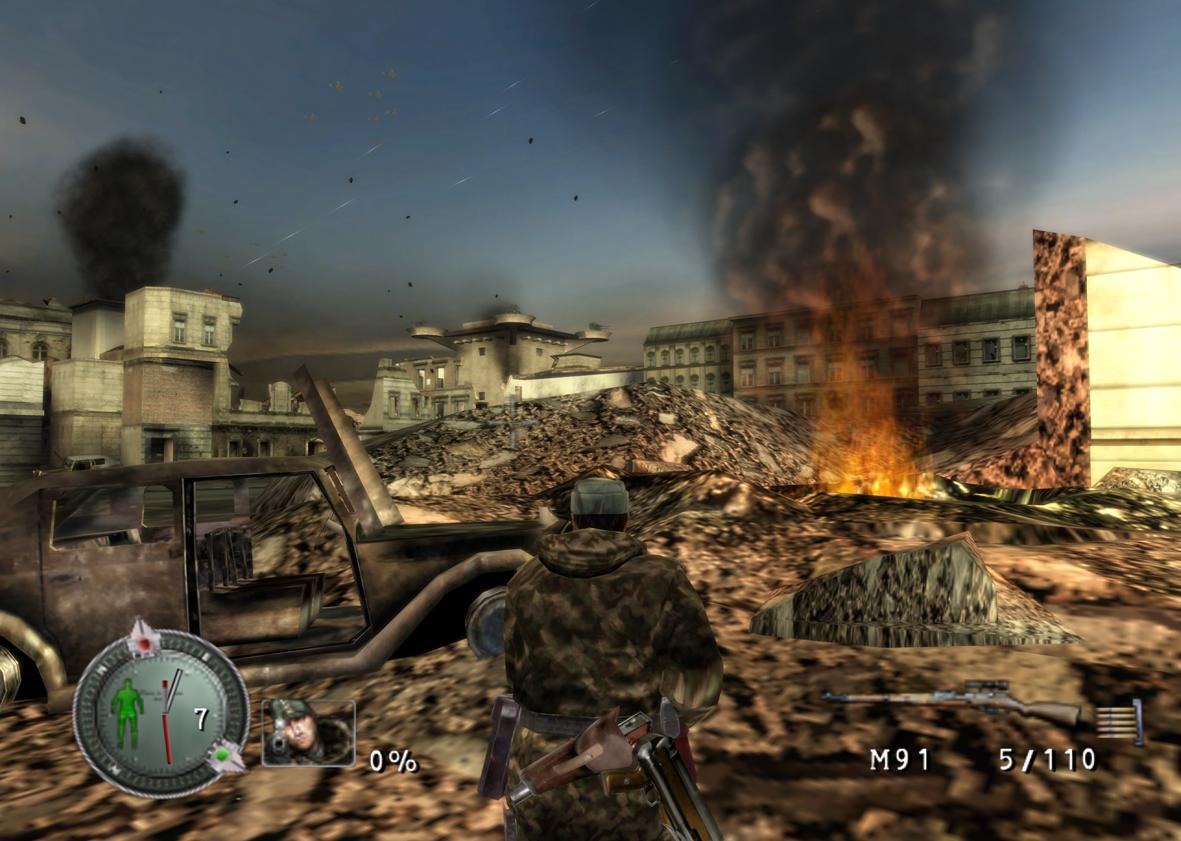Click the rifle bullet clip icon
This screenshot has height=841, width=1181.
[1118, 722]
